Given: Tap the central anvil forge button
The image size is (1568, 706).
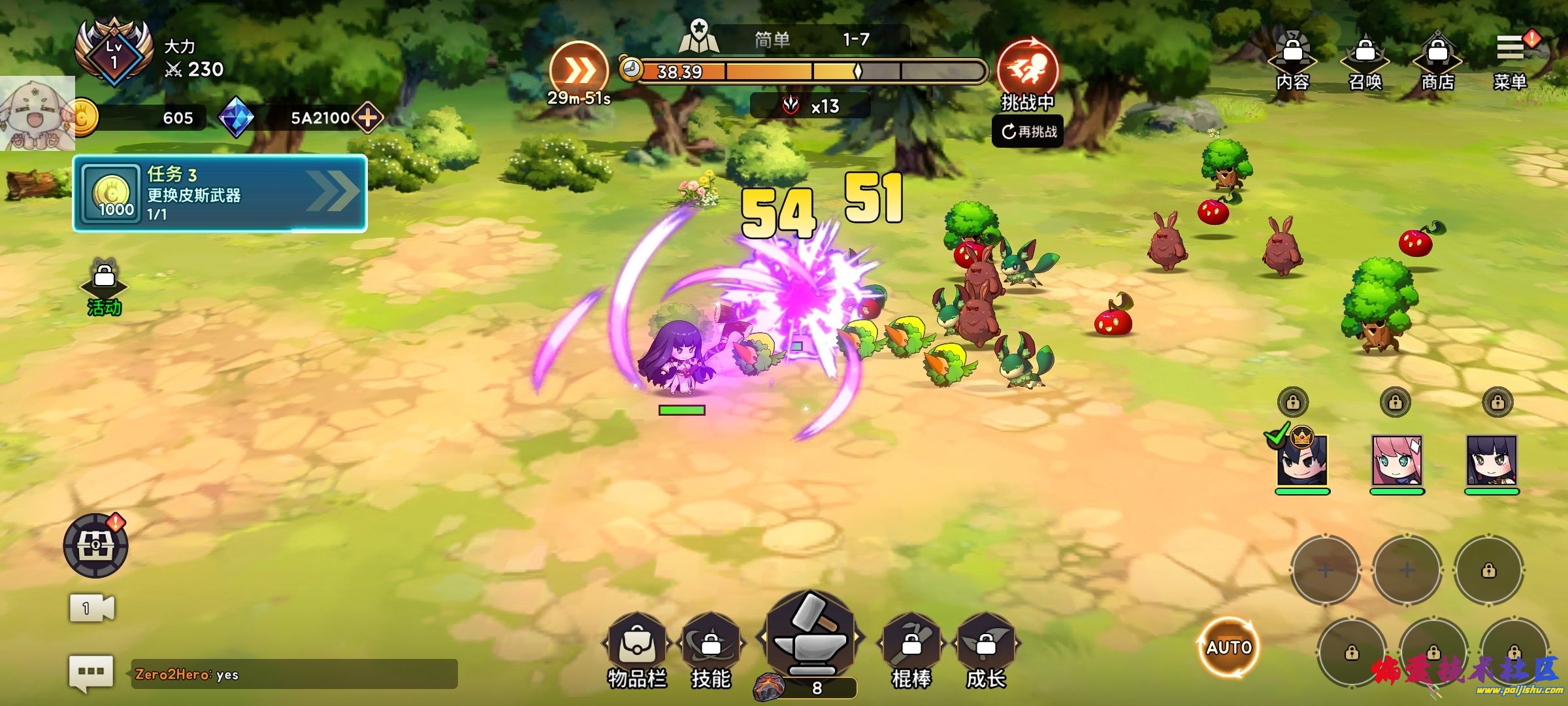Looking at the screenshot, I should 810,637.
